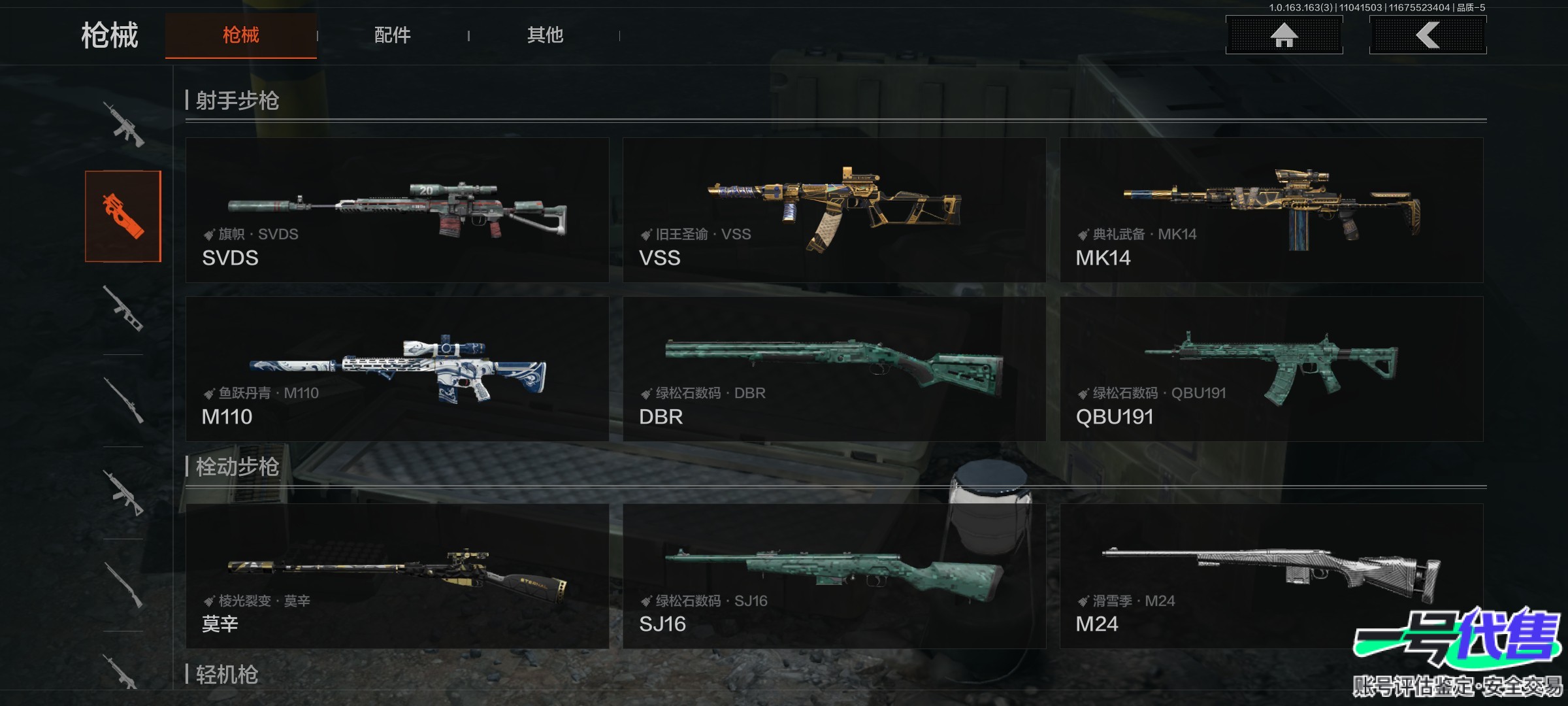
Task: Switch to the 枪械 tab
Action: (240, 35)
